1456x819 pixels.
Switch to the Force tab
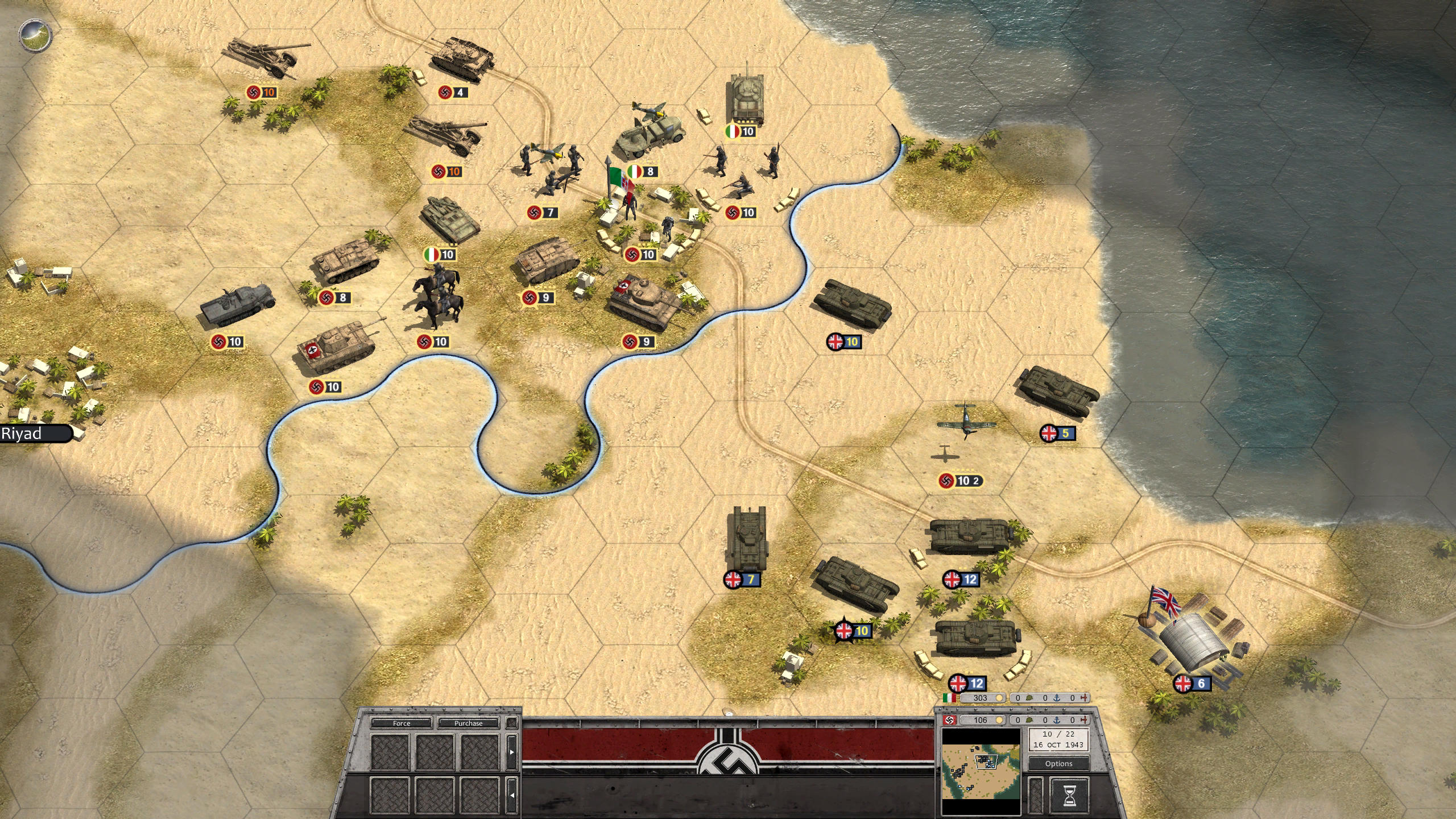[x=402, y=723]
